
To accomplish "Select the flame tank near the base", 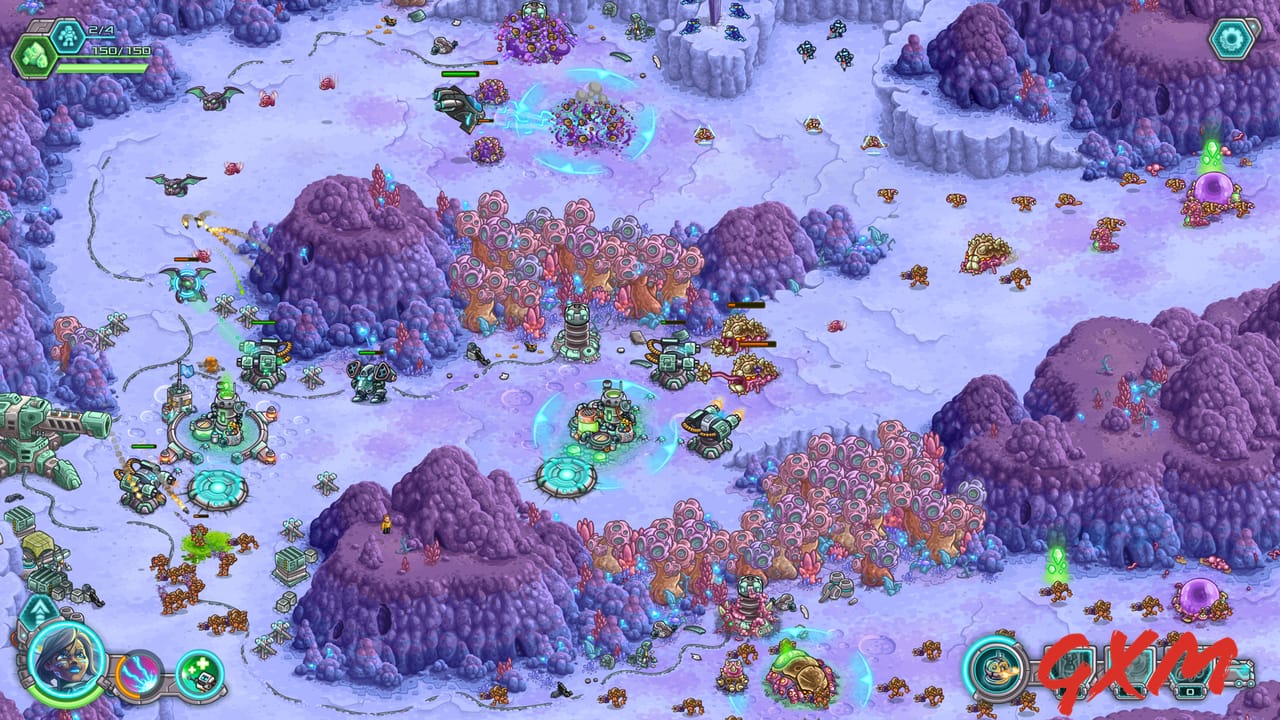I will pos(712,422).
